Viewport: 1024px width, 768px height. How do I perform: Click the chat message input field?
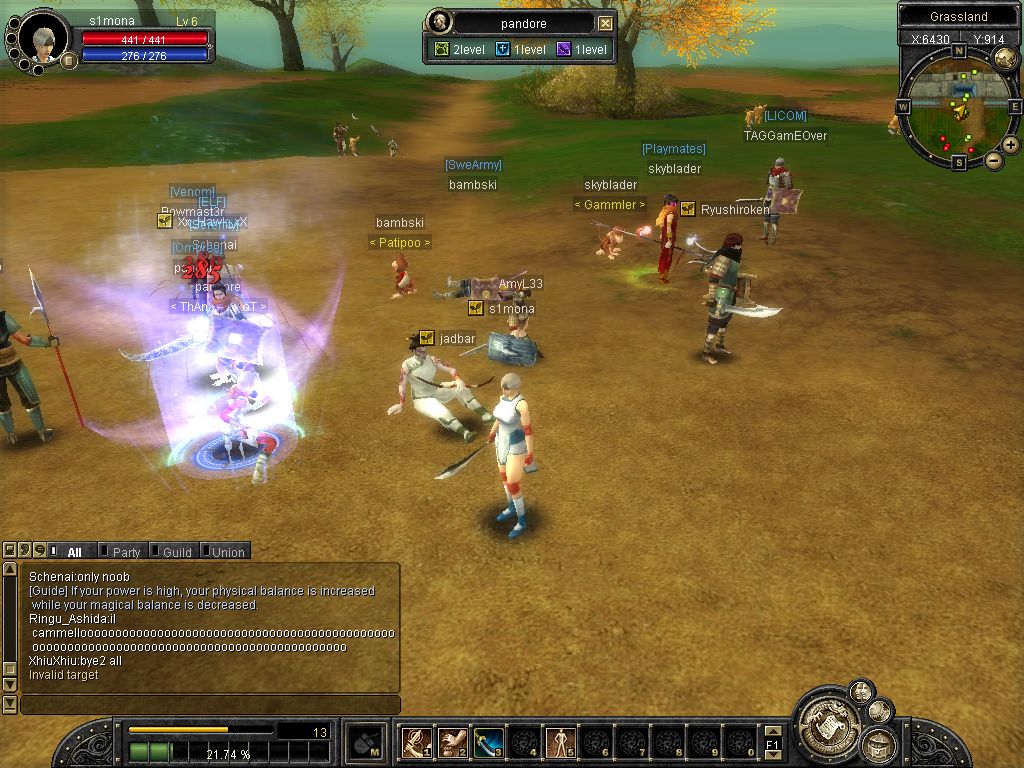tap(210, 705)
